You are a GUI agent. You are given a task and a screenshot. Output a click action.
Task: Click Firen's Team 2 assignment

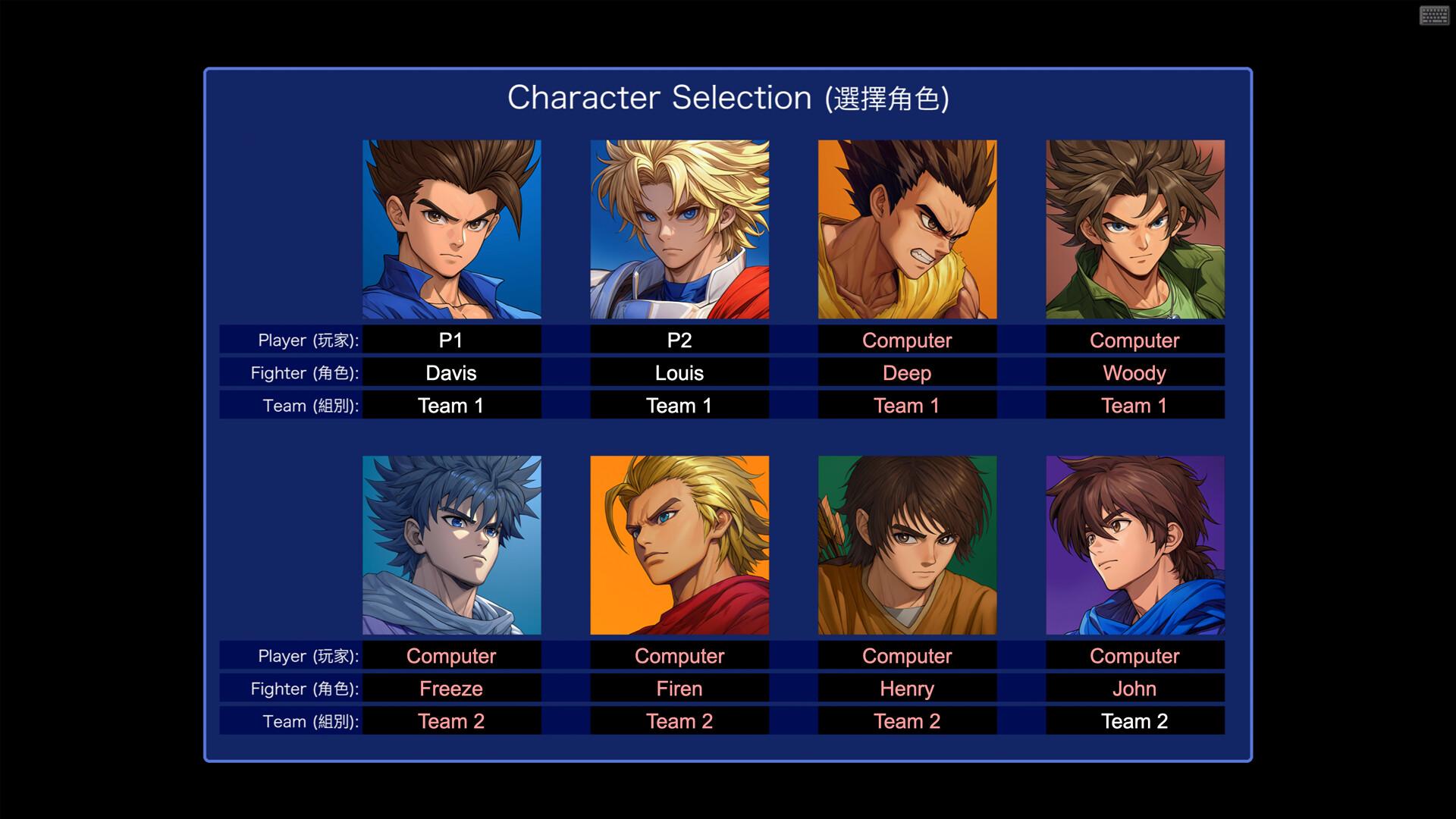tap(679, 721)
